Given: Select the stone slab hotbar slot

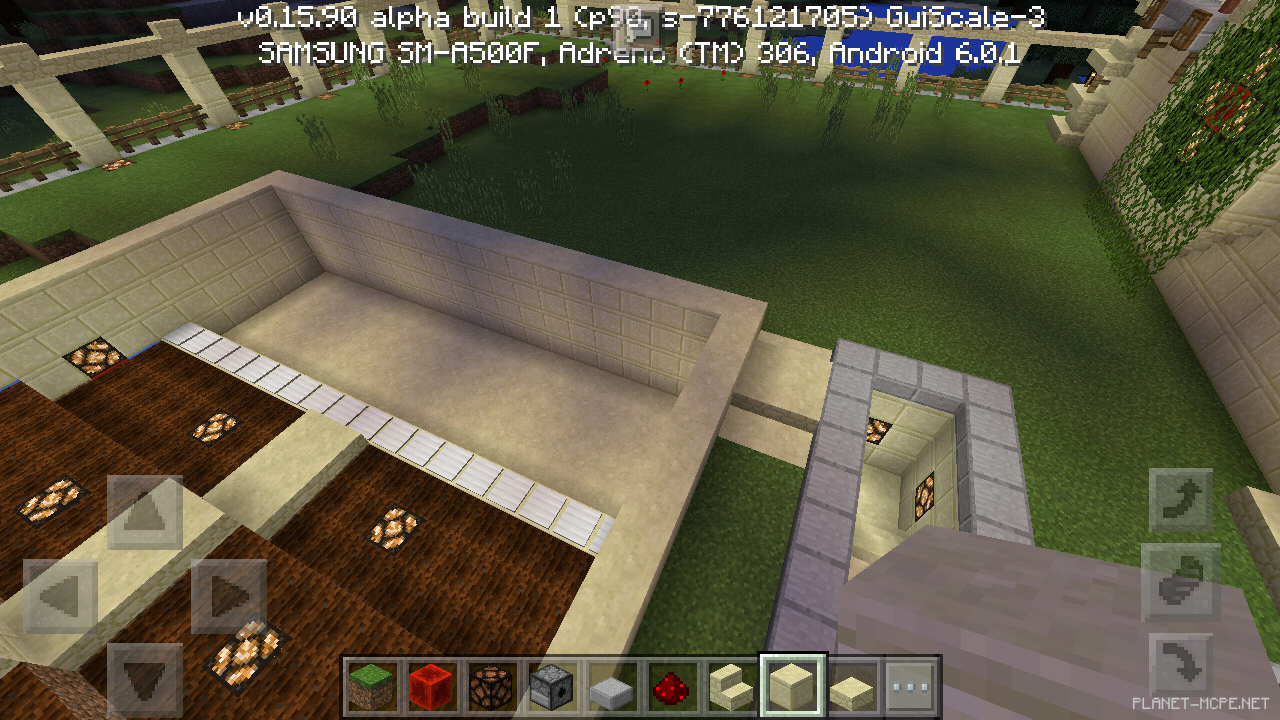Looking at the screenshot, I should pyautogui.click(x=612, y=686).
